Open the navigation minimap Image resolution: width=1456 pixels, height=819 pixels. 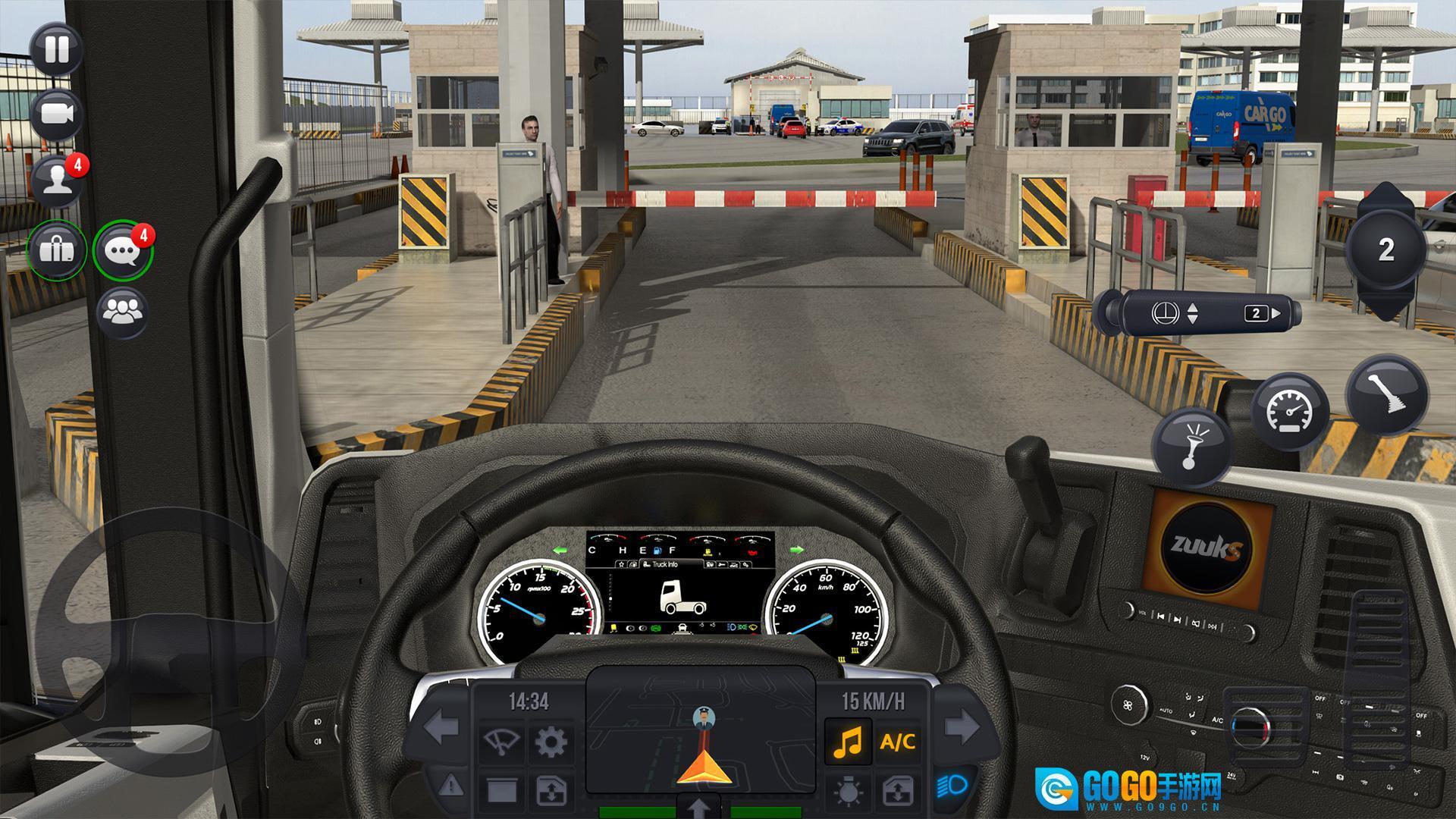pos(699,730)
